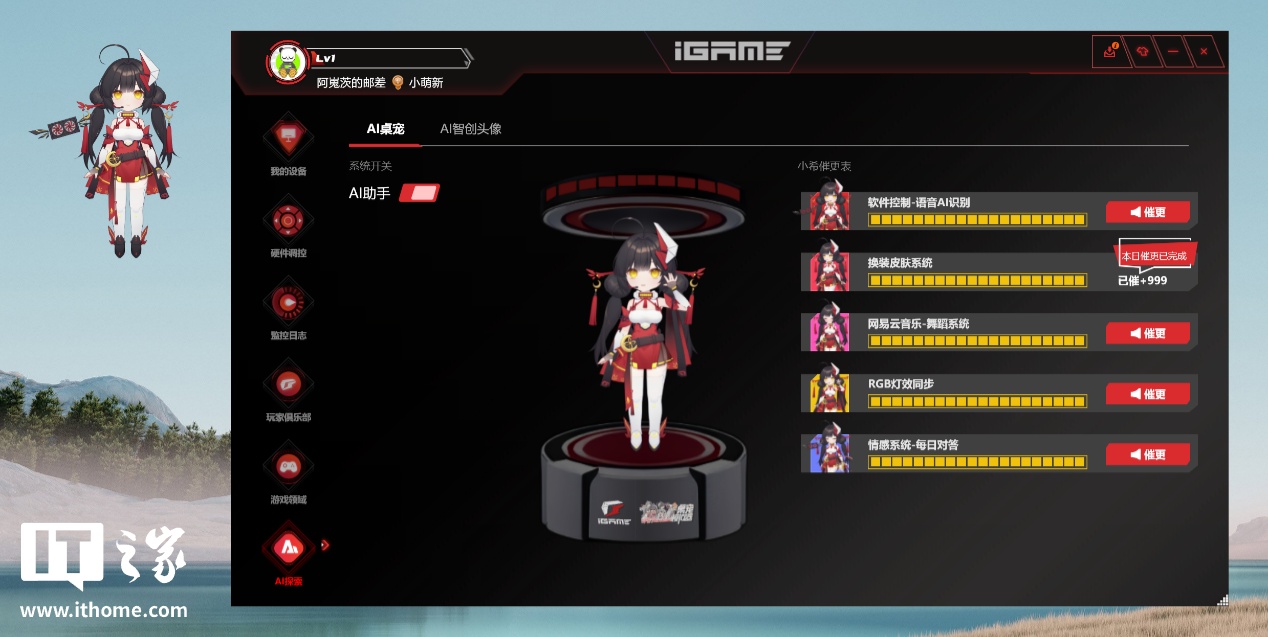Screen dimensions: 1268x637
Task: Minimize the iGame window
Action: tap(1172, 51)
